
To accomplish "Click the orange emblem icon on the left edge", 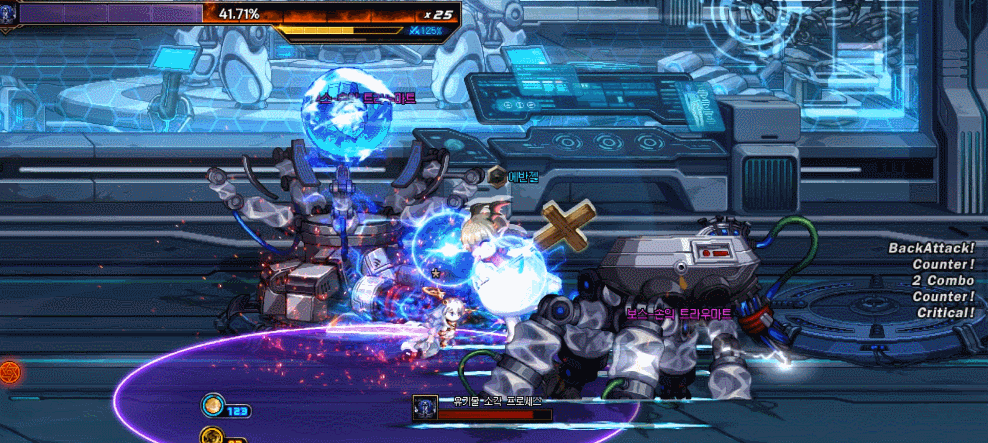I will [x=11, y=373].
